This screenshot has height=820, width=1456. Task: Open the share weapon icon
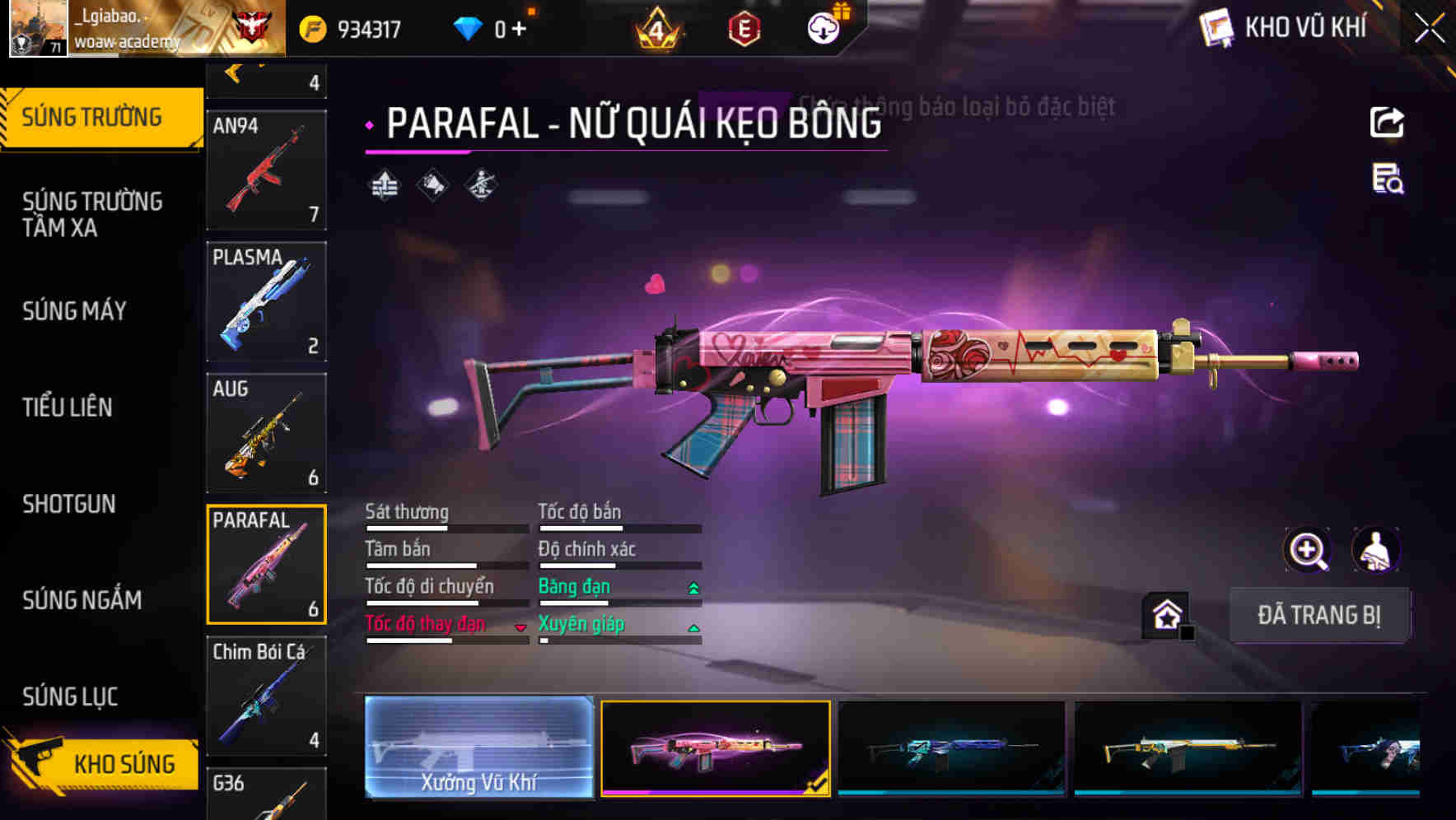[x=1387, y=122]
